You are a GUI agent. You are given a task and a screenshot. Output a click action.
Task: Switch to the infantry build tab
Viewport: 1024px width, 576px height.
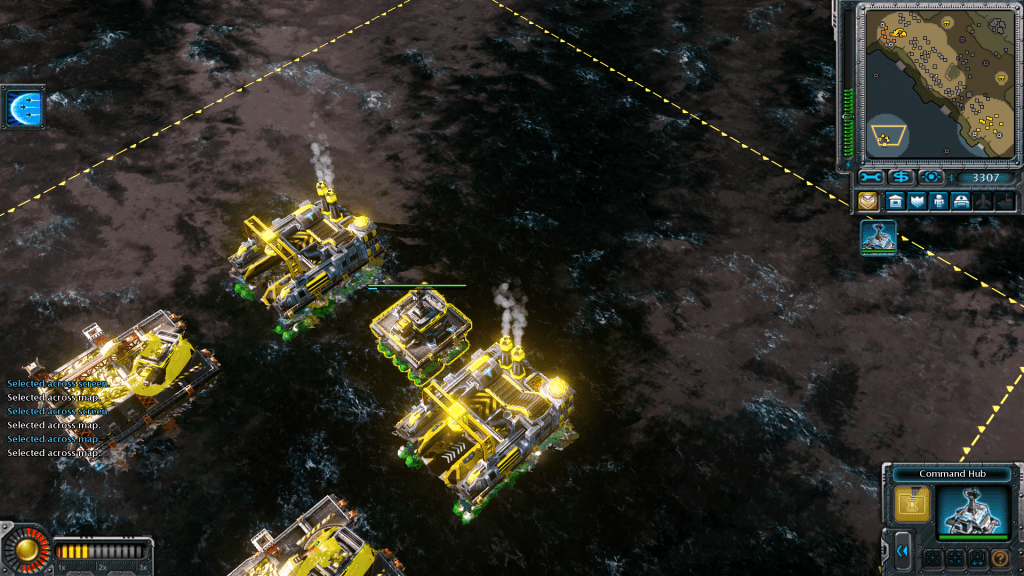coord(939,201)
